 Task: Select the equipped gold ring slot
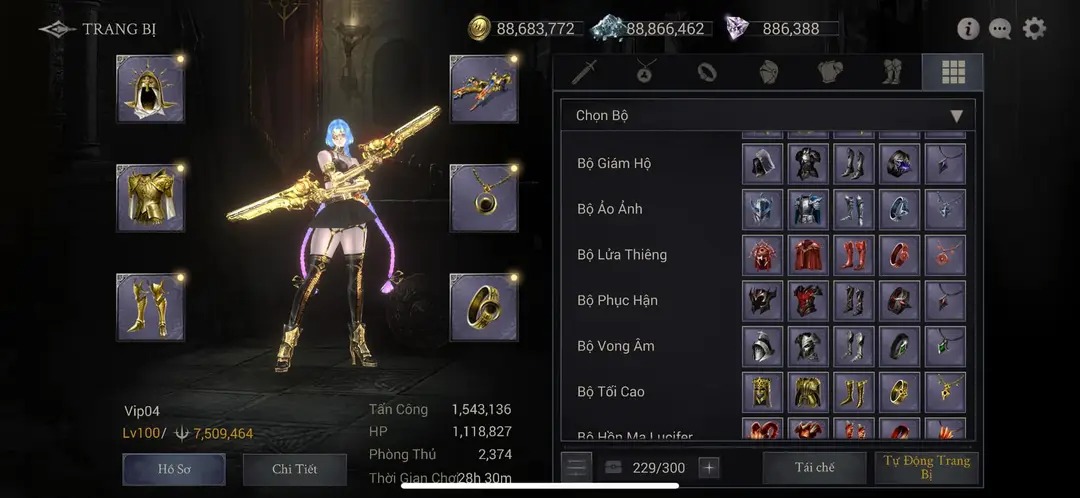tap(484, 307)
